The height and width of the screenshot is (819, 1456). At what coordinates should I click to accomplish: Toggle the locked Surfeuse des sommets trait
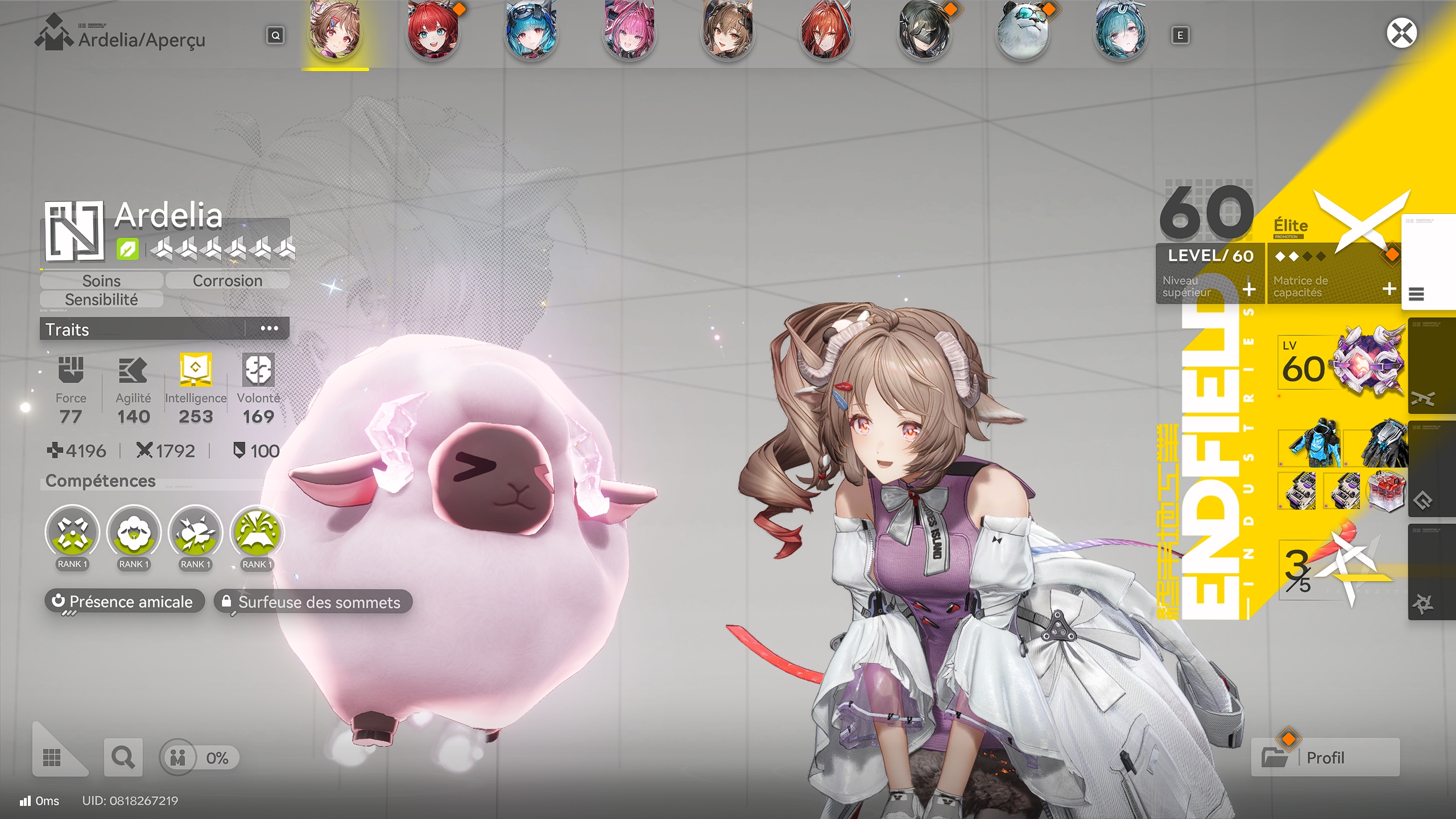click(313, 602)
